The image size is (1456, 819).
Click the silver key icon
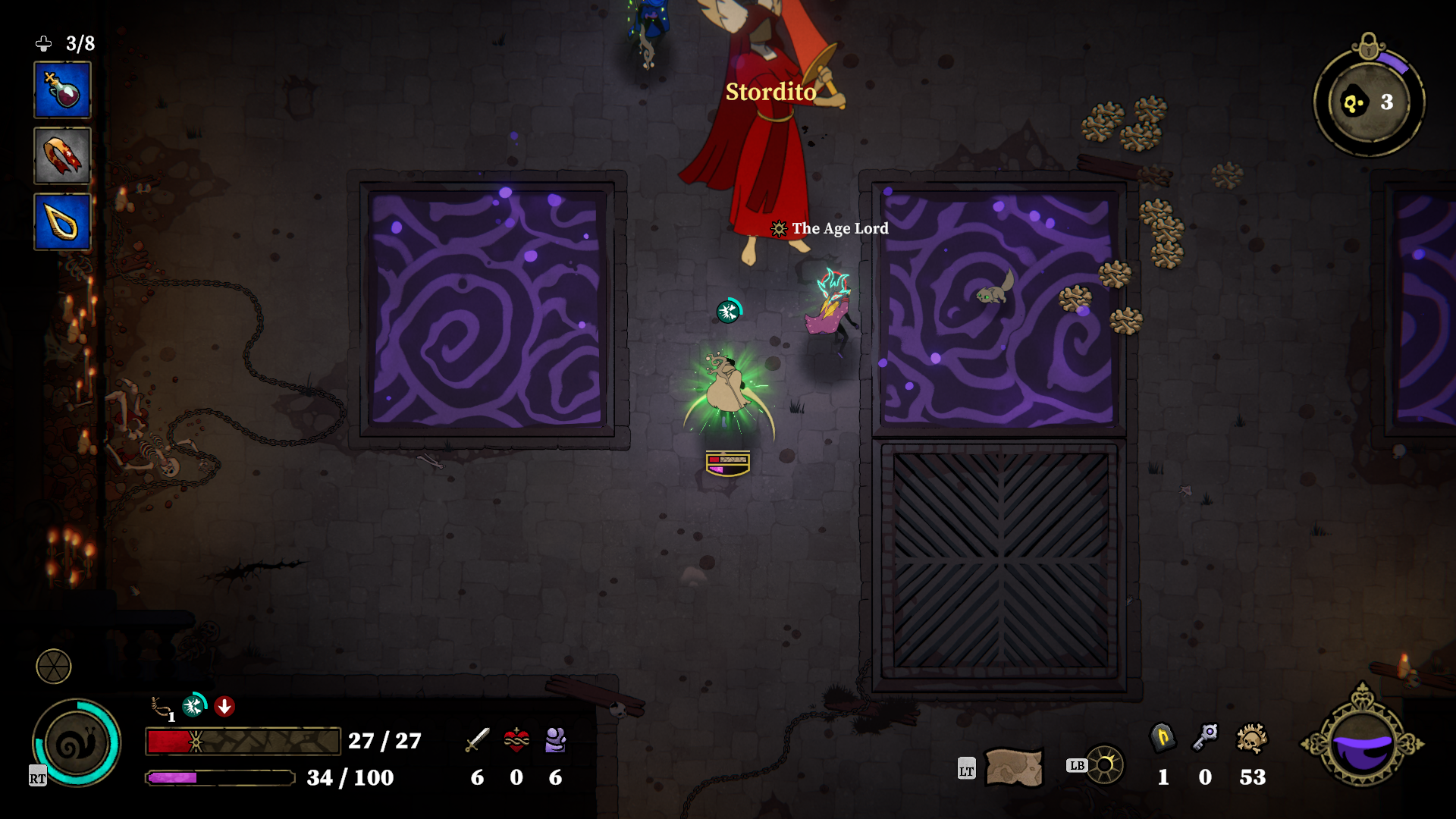click(1205, 737)
